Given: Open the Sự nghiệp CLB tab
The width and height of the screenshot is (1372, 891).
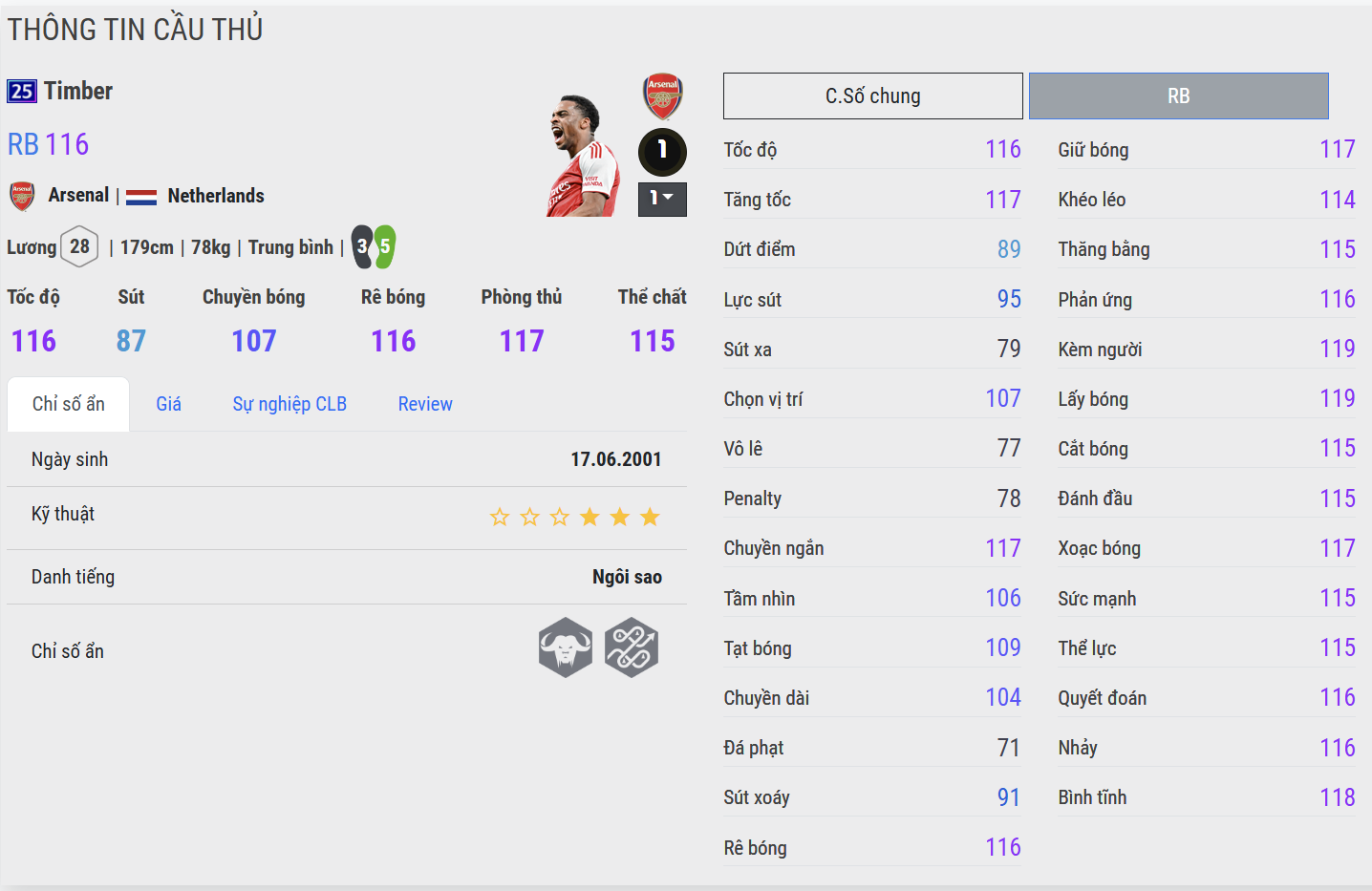Looking at the screenshot, I should pyautogui.click(x=289, y=404).
